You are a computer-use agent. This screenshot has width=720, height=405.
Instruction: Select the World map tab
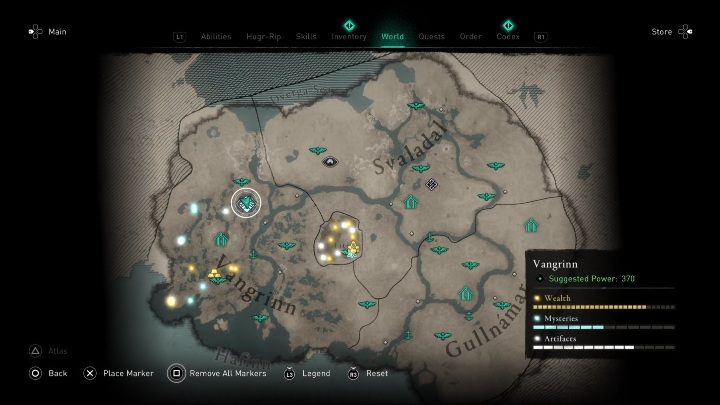click(x=394, y=37)
